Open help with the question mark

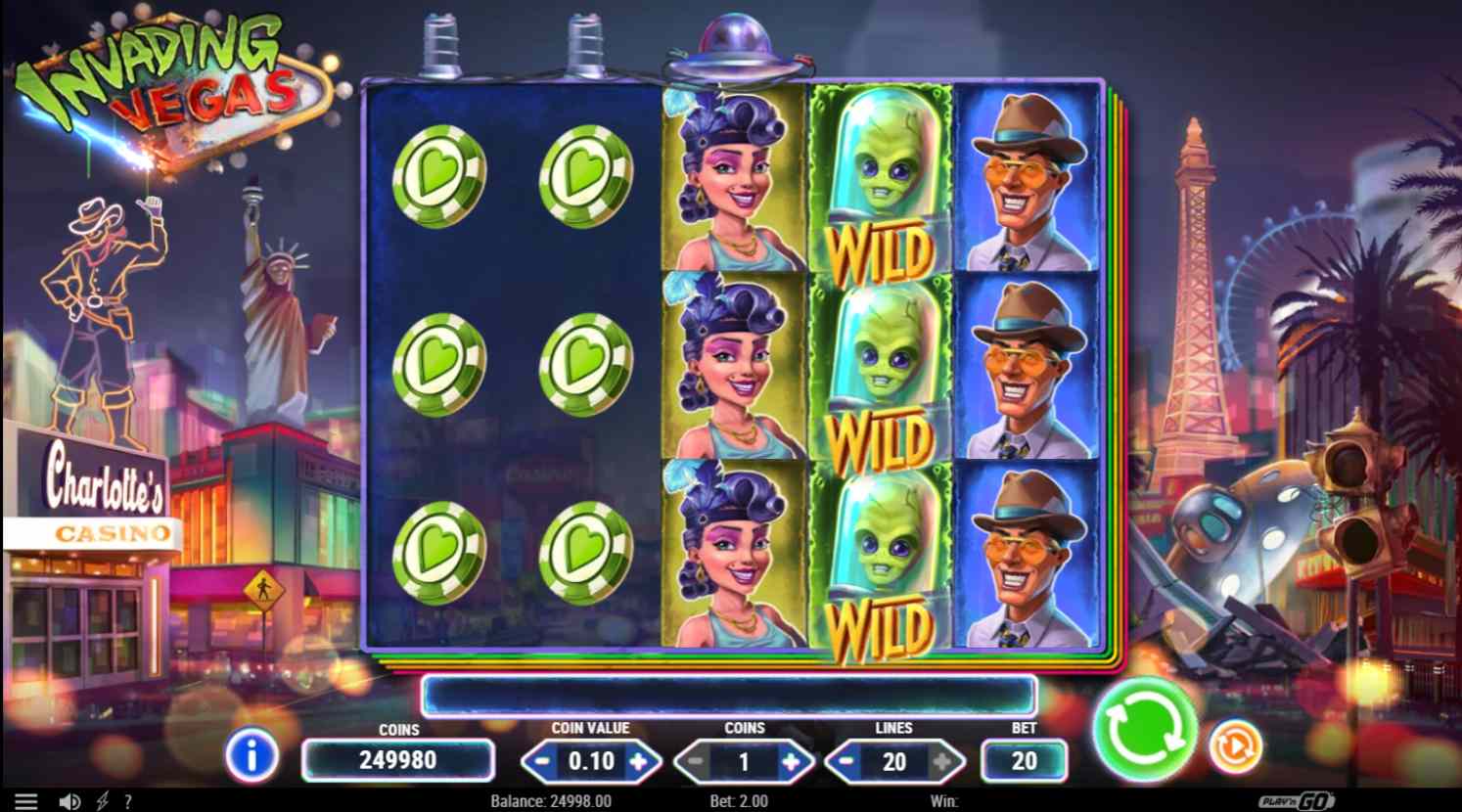tap(128, 801)
